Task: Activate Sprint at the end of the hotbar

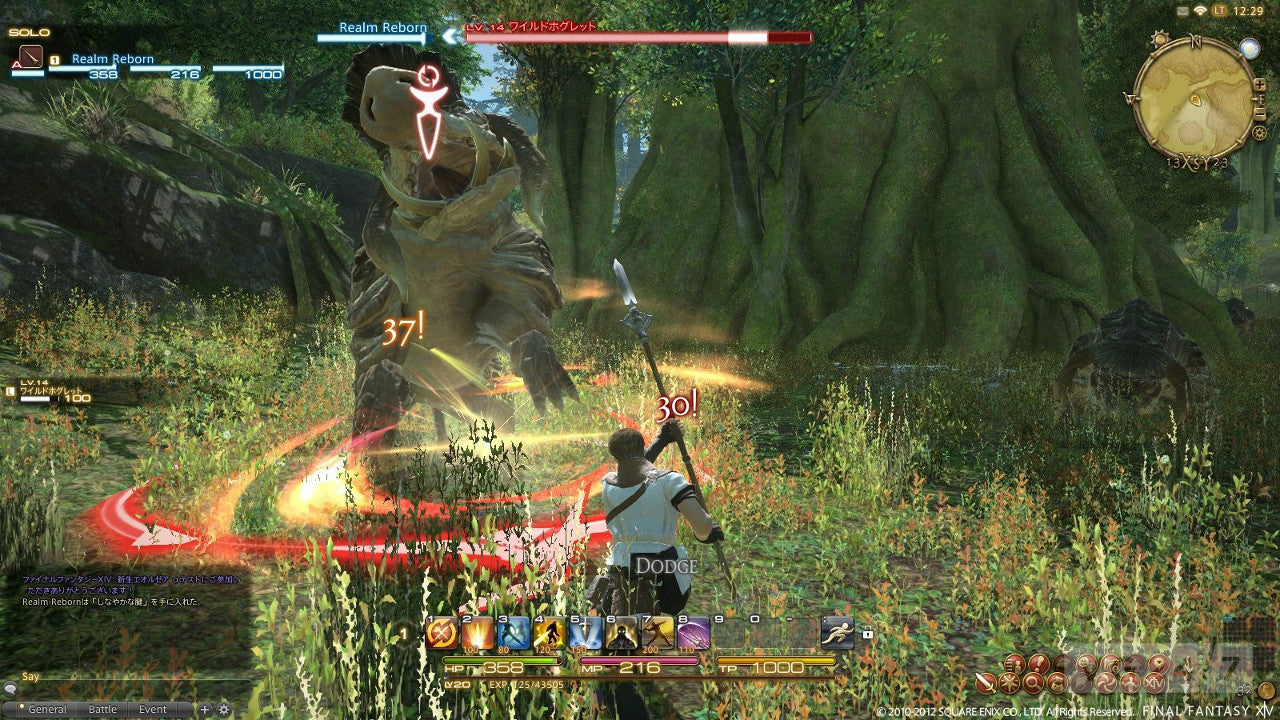Action: pyautogui.click(x=837, y=633)
